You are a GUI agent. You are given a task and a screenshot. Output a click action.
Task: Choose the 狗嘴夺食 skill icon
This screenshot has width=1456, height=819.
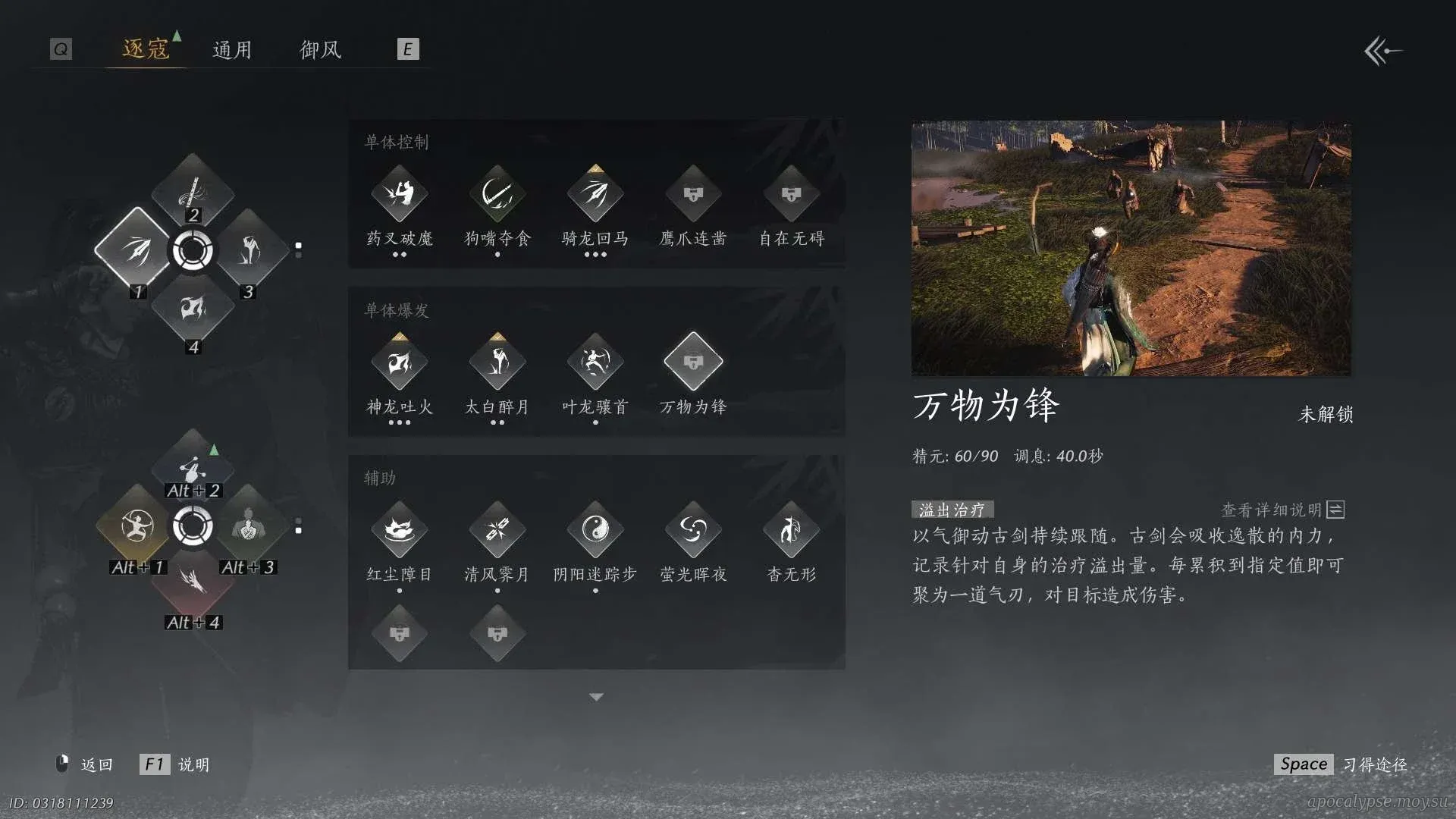click(497, 194)
